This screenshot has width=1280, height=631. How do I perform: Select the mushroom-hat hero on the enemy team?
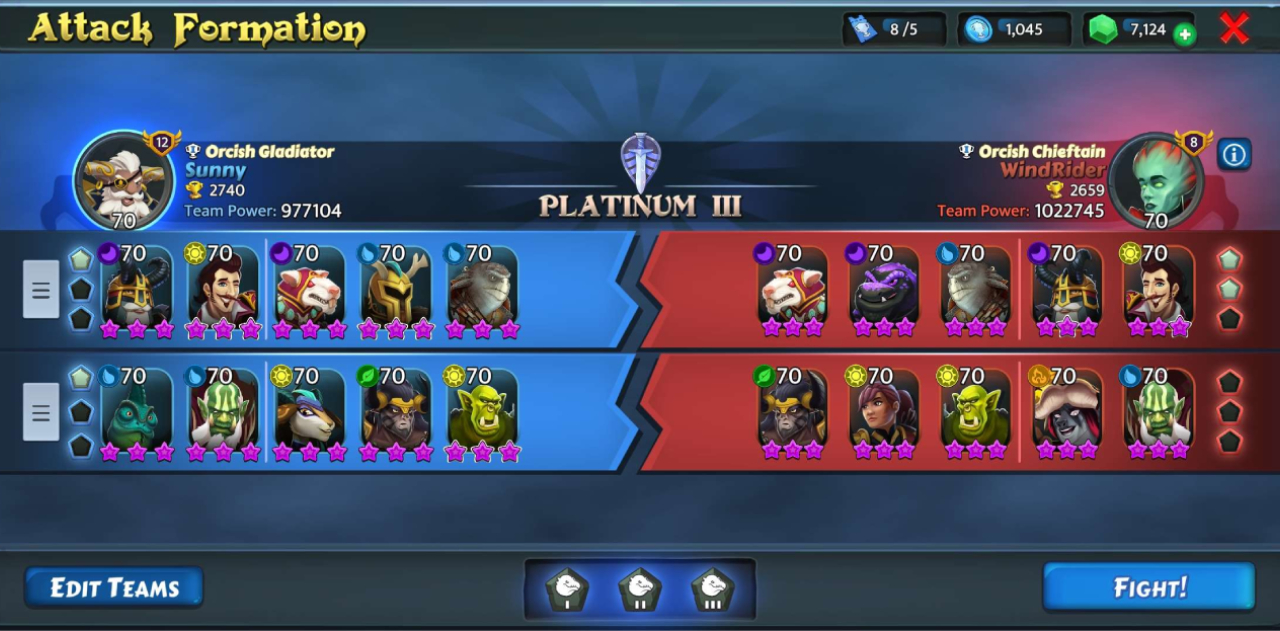1066,414
